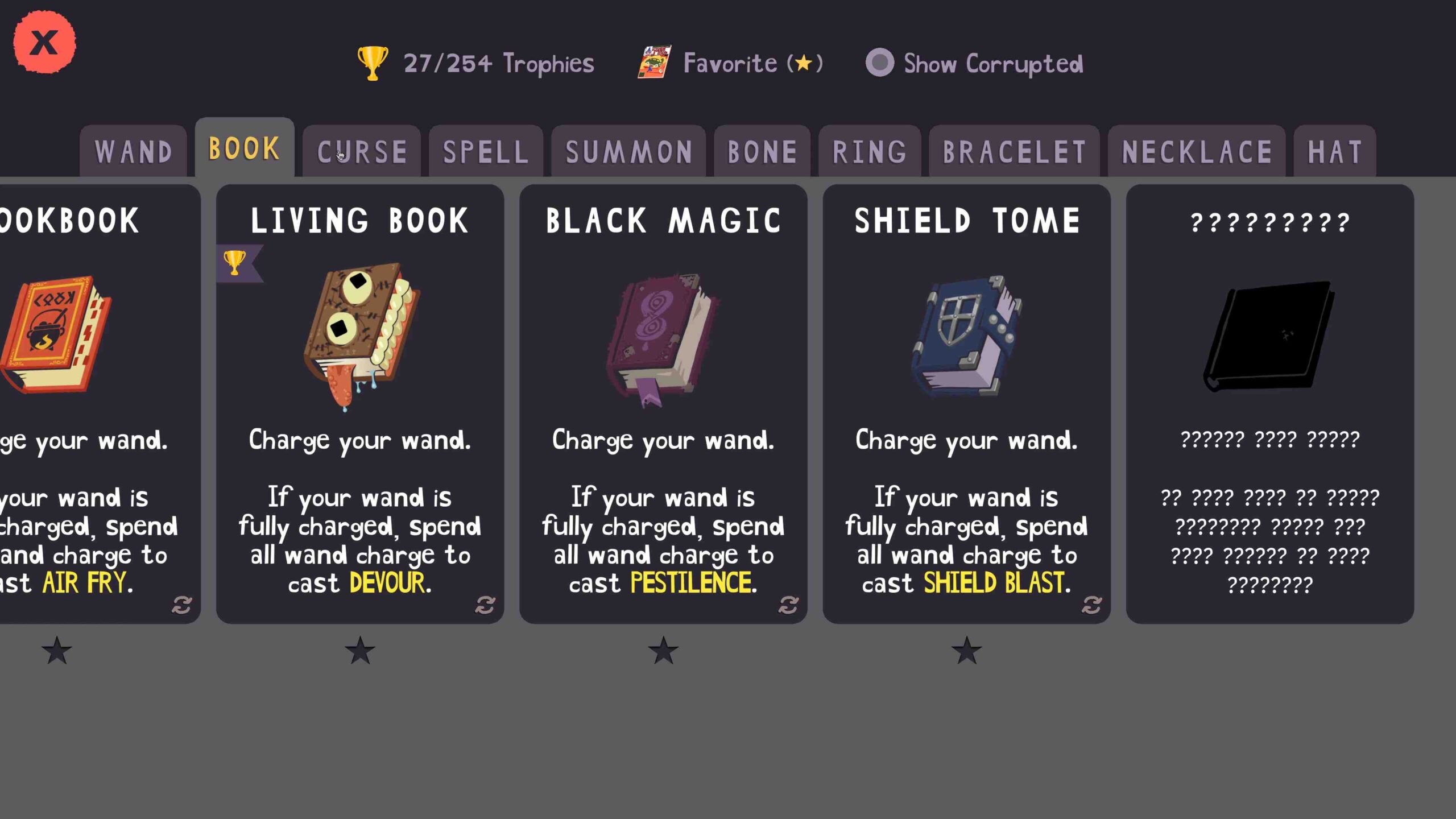Screen dimensions: 1456x819
Task: Close the collection screen with the red X
Action: pyautogui.click(x=44, y=42)
